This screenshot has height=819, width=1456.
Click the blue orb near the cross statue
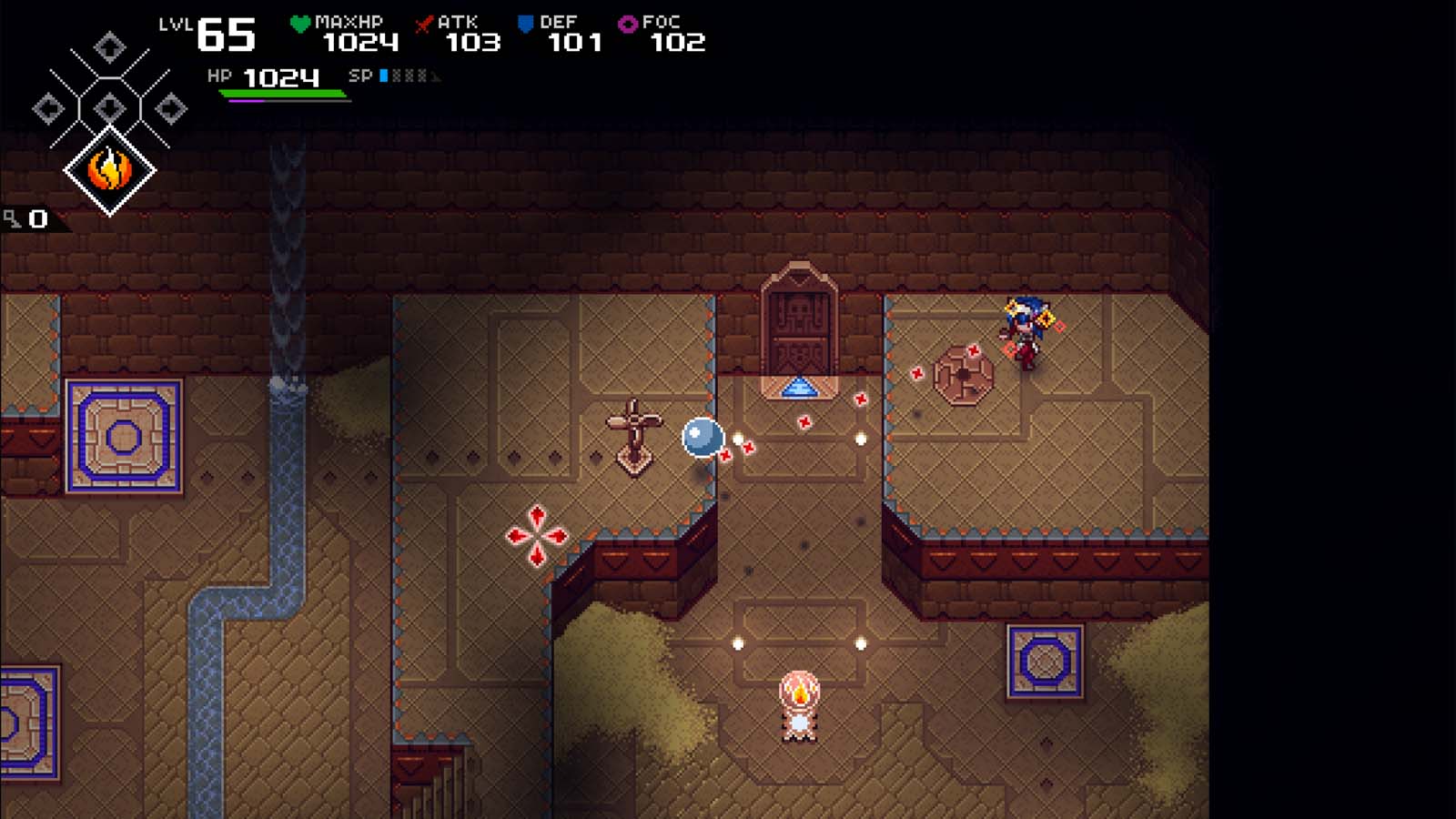tap(701, 438)
